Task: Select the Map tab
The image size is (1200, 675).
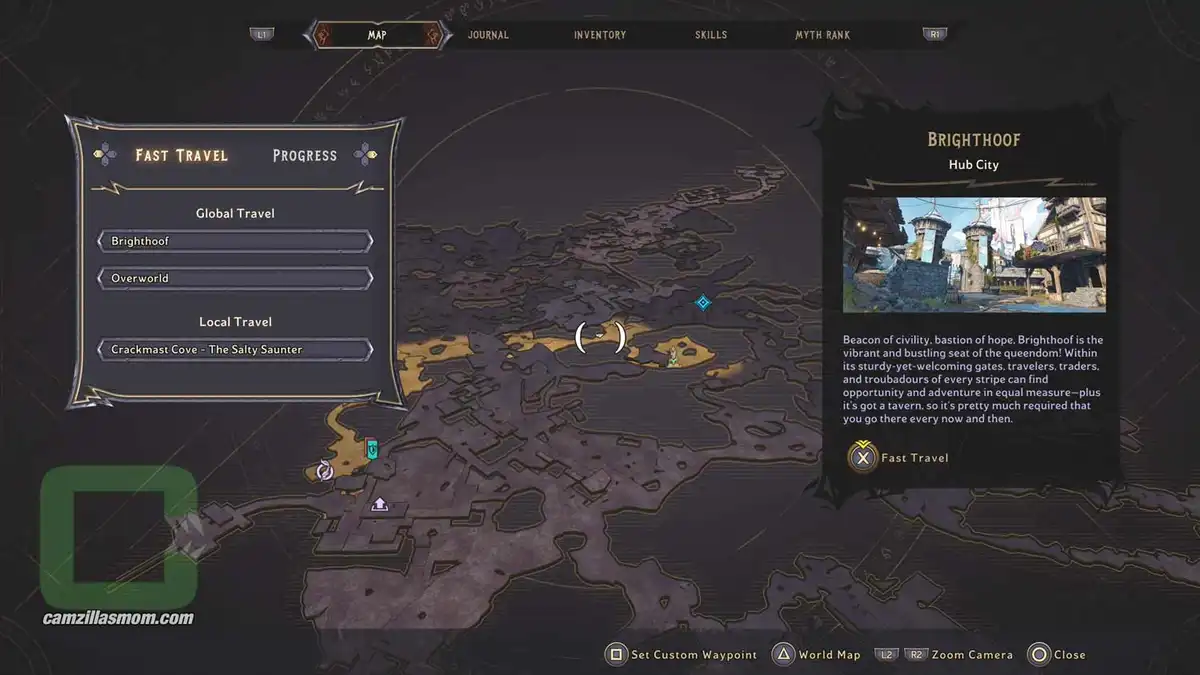Action: pos(377,35)
